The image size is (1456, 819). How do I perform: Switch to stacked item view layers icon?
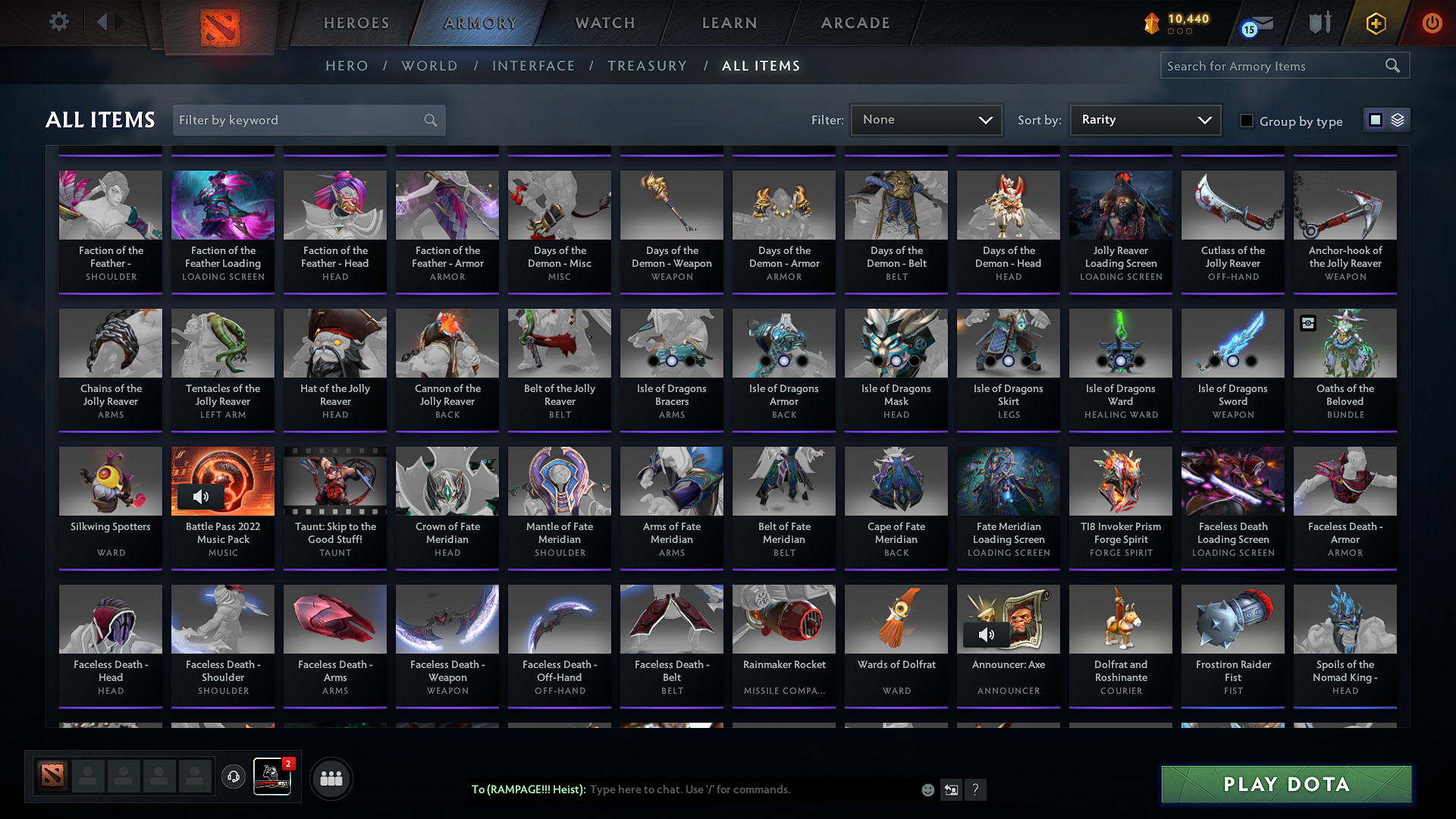pos(1397,119)
